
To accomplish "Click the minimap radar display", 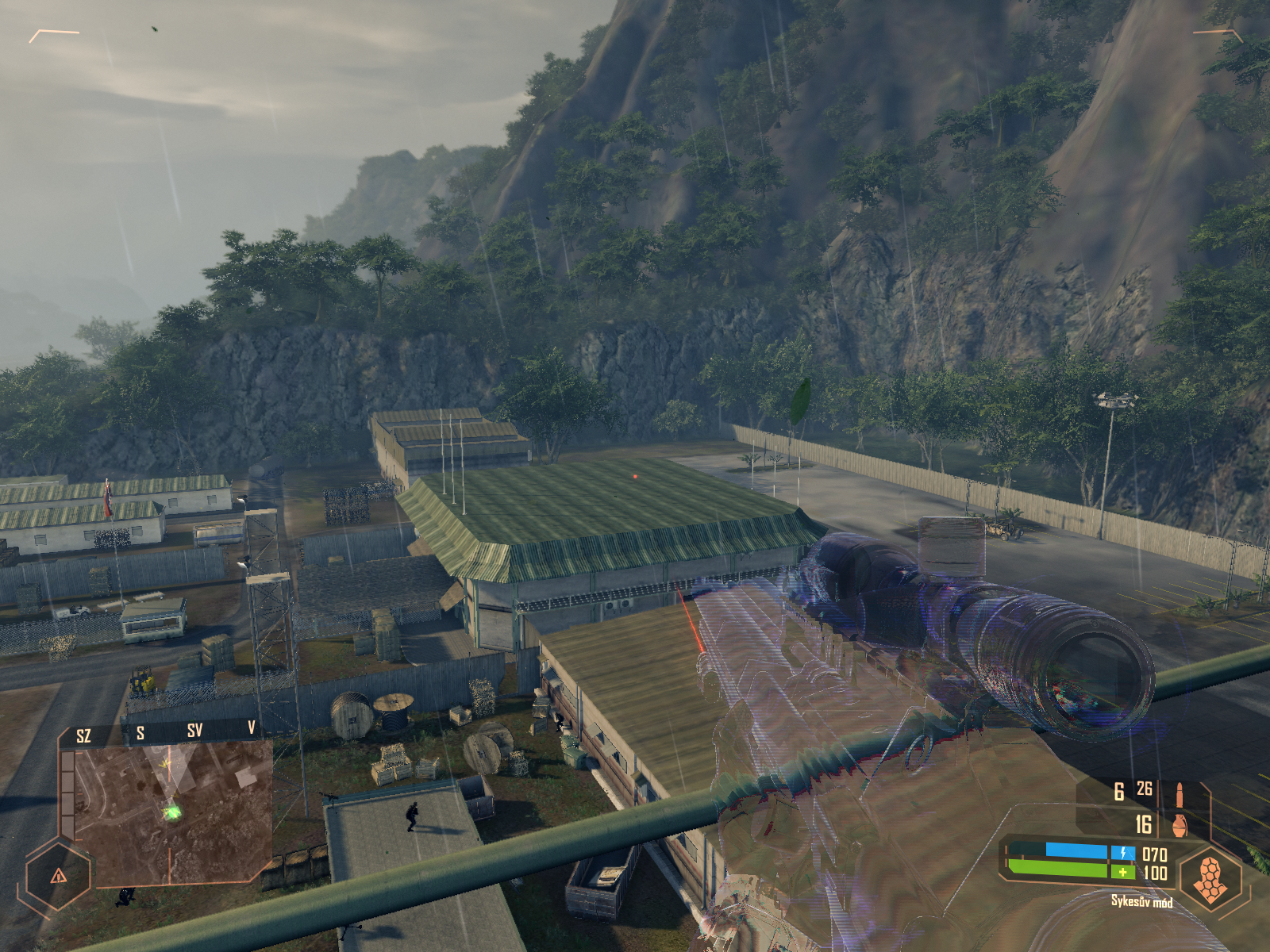I will pyautogui.click(x=170, y=813).
